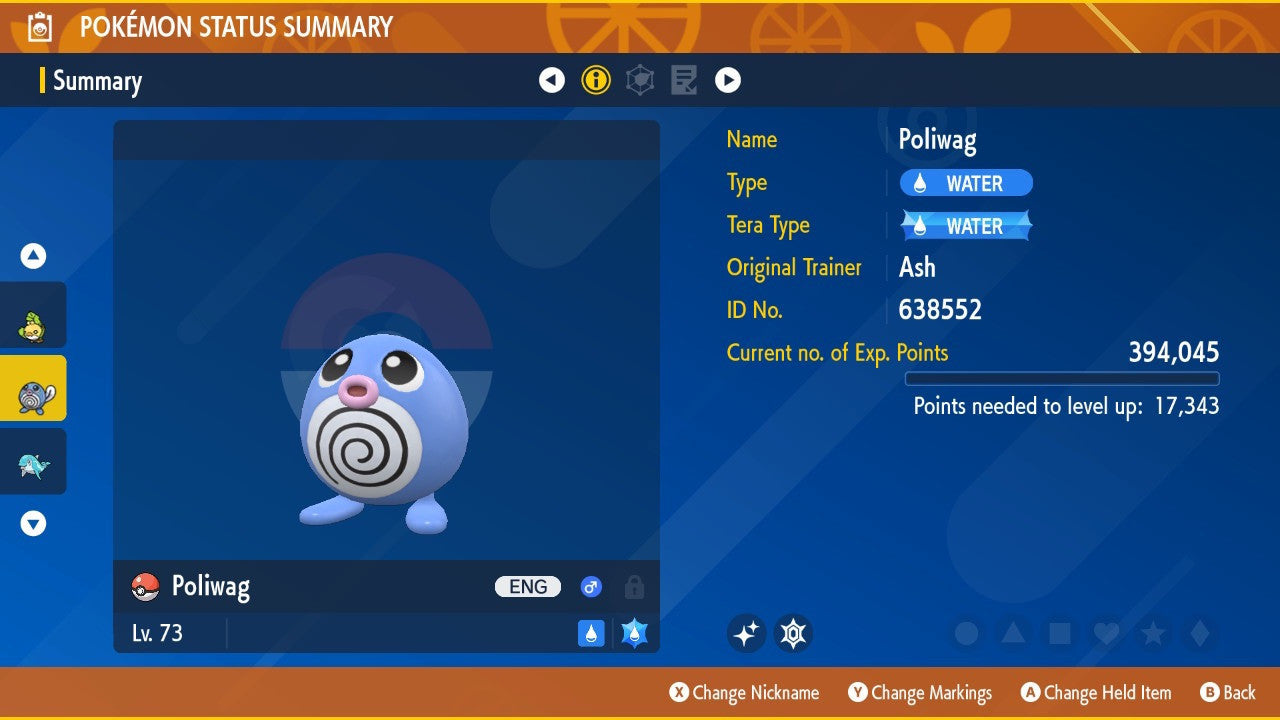Choose the Finizen party thumbnail
This screenshot has width=1280, height=720.
(33, 462)
